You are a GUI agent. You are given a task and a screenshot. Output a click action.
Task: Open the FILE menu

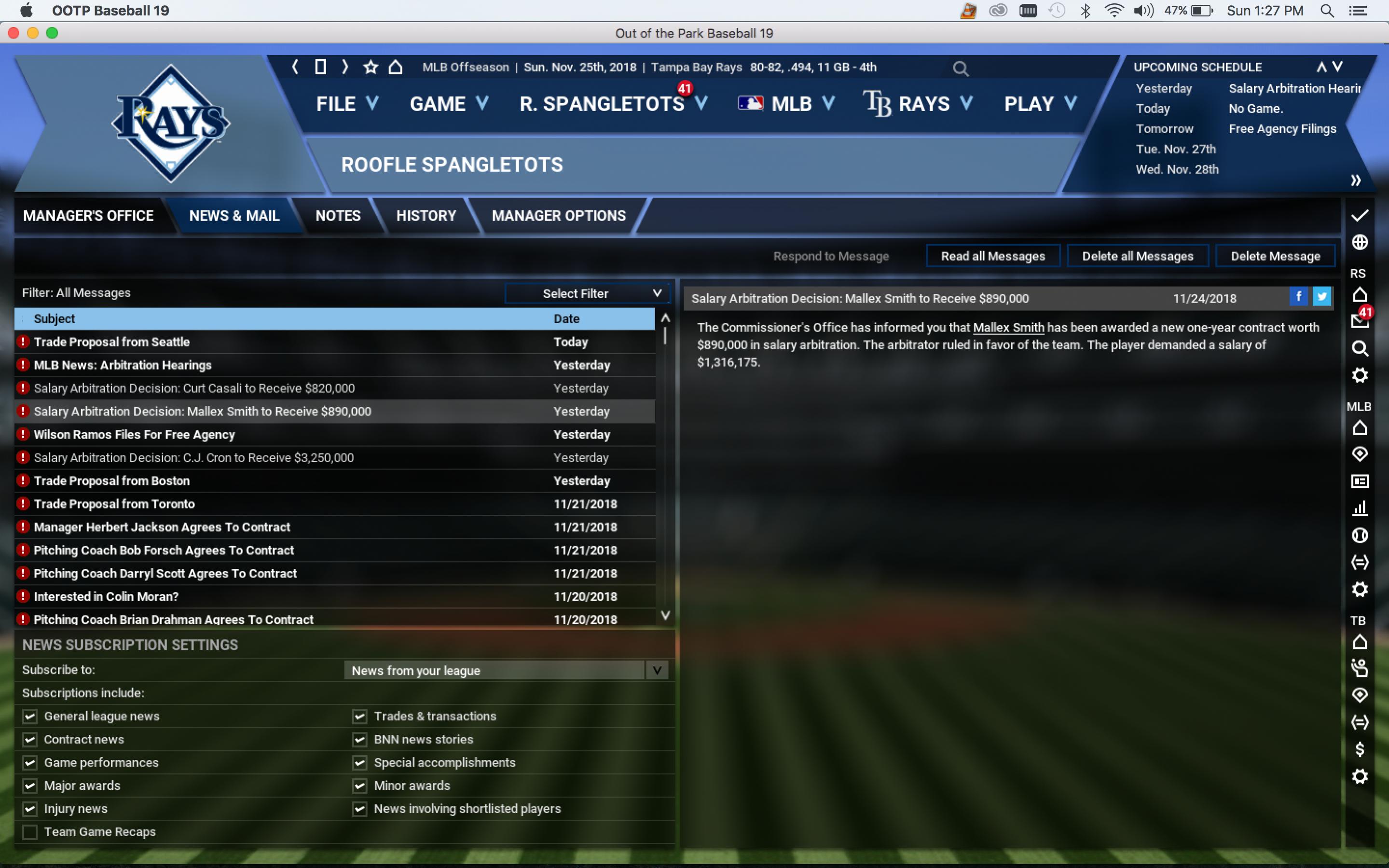click(347, 104)
